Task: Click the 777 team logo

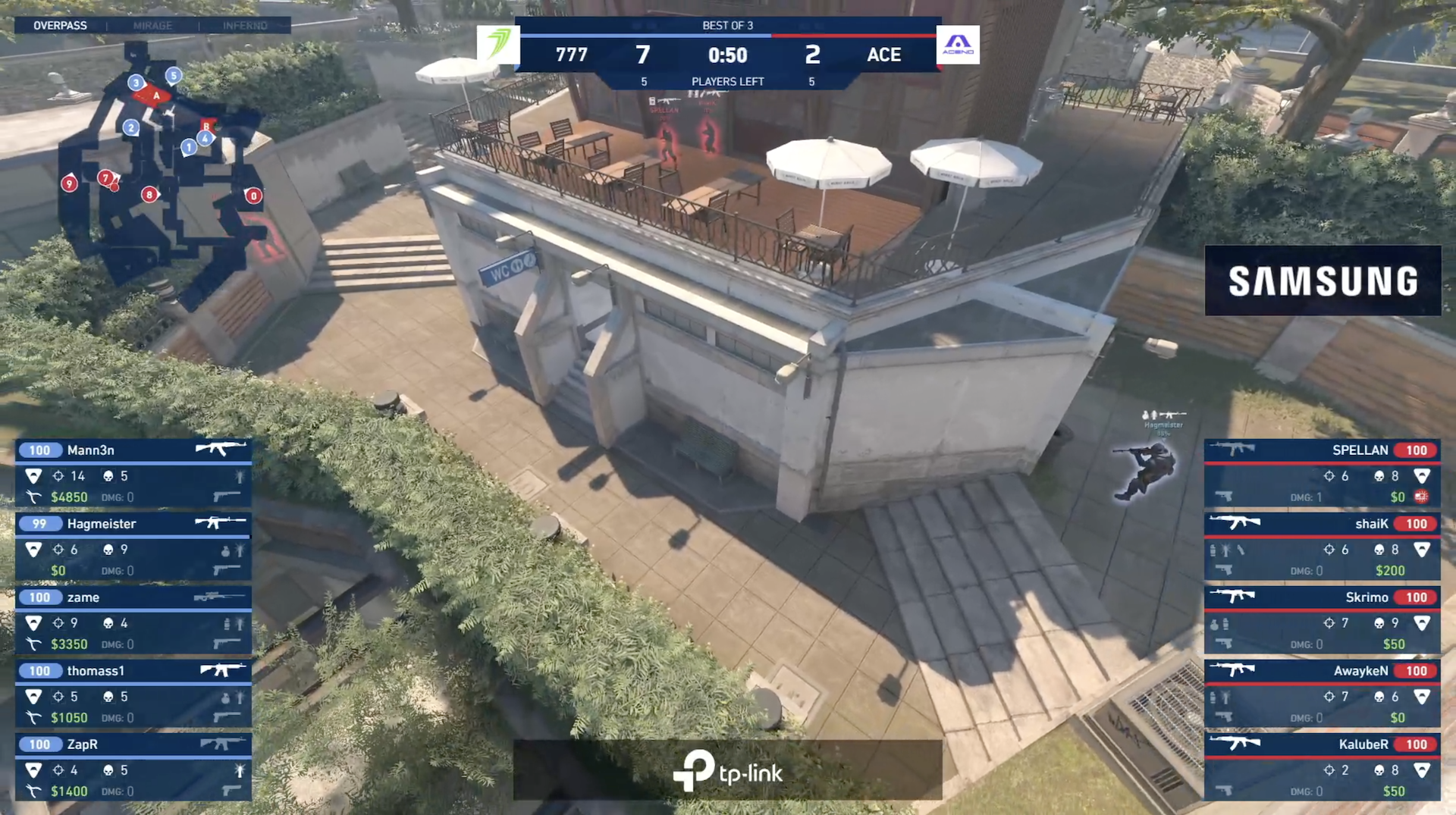Action: tap(498, 45)
